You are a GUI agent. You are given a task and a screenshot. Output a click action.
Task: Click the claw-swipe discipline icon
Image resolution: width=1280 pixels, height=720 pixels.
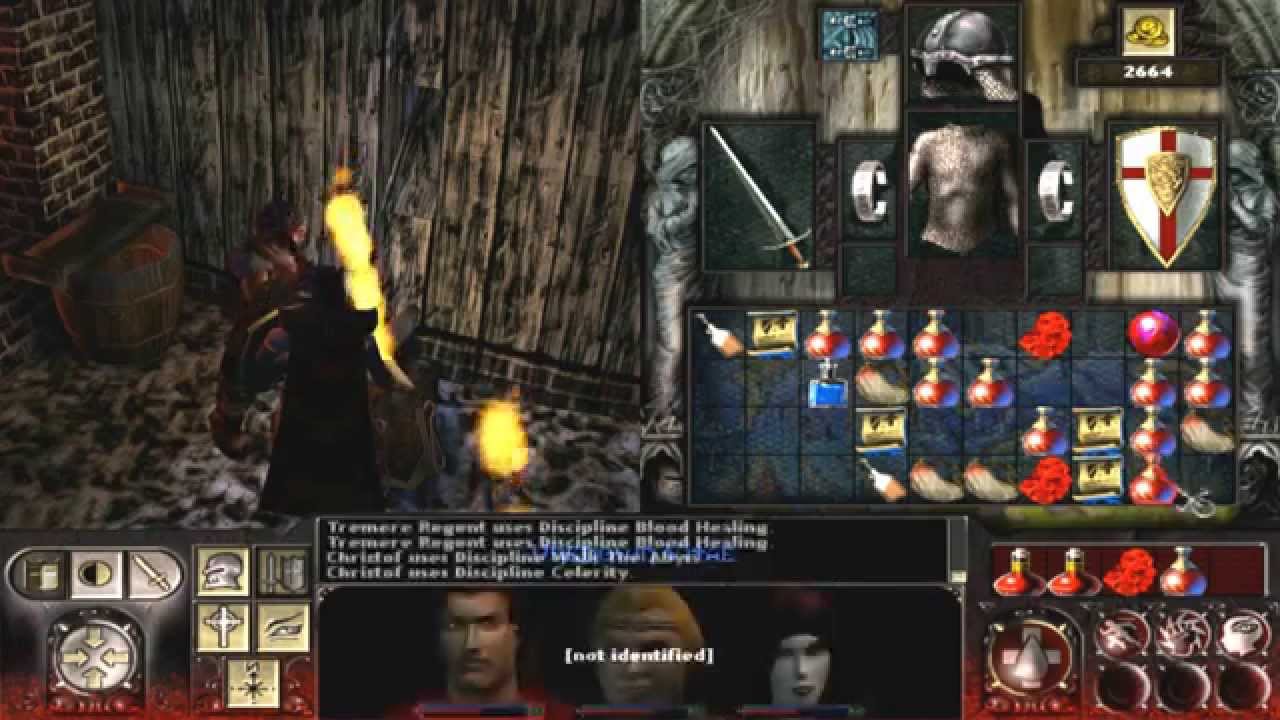1124,634
